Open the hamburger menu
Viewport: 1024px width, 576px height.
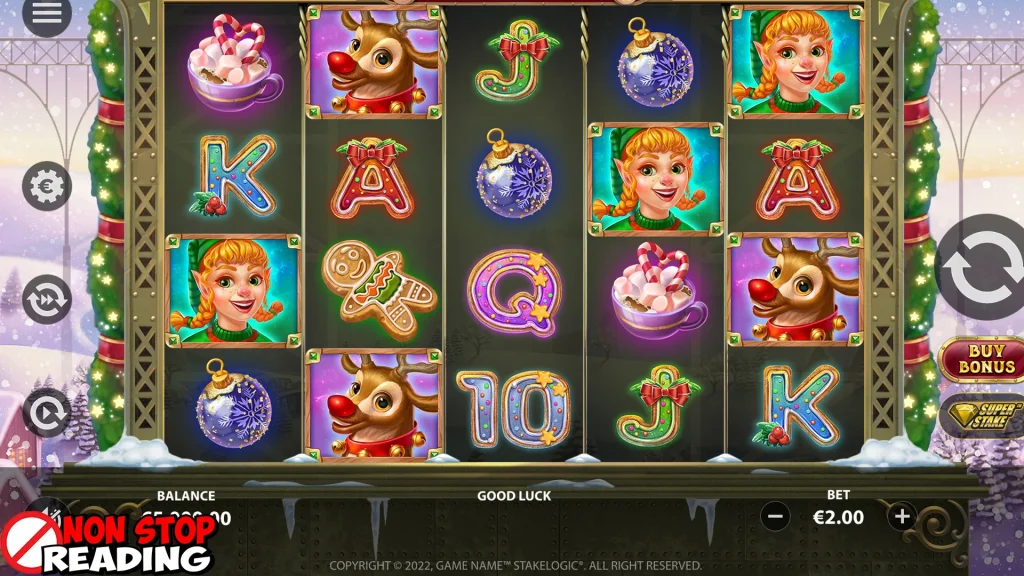click(47, 14)
